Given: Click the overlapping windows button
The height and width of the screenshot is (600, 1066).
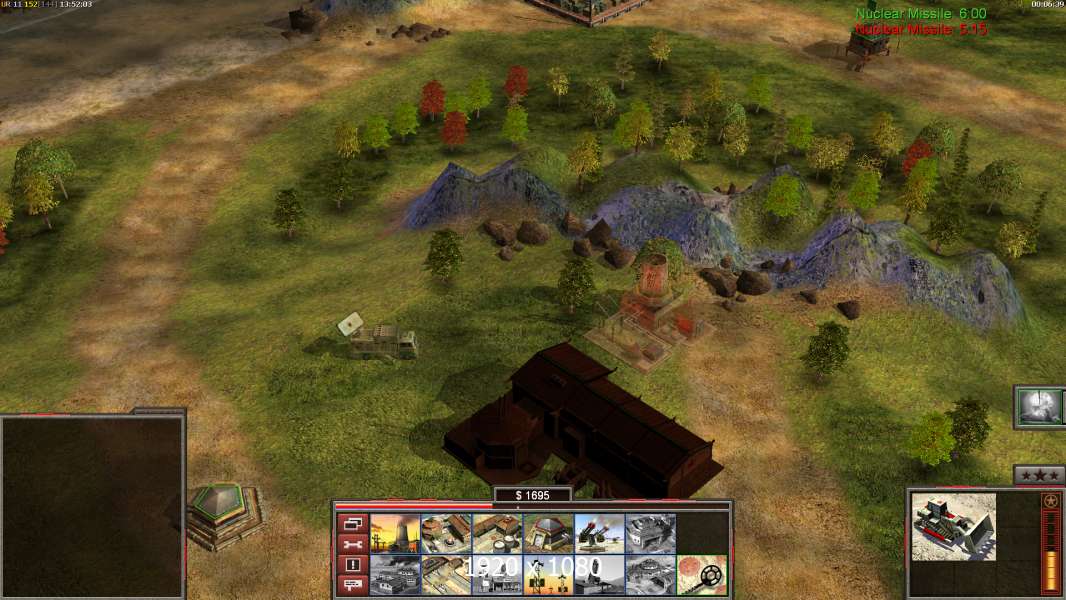Looking at the screenshot, I should pyautogui.click(x=352, y=523).
